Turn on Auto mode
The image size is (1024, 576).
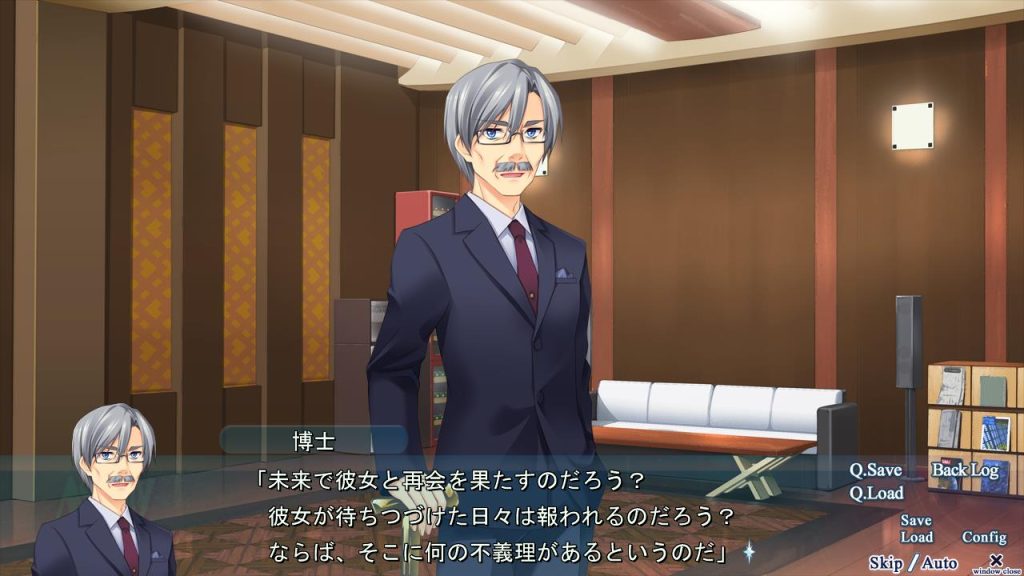(x=939, y=562)
